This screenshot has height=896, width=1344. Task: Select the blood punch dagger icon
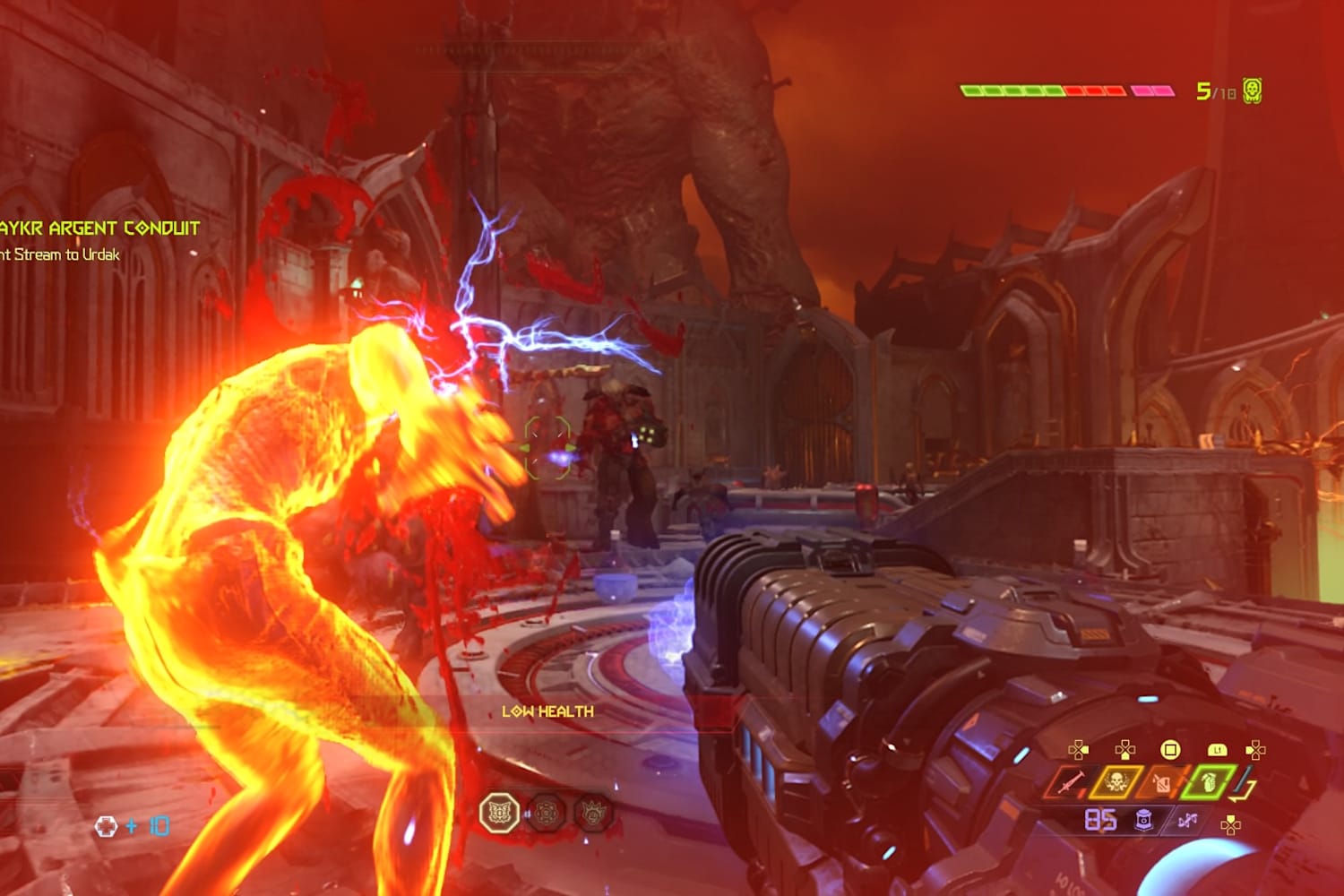(1073, 783)
